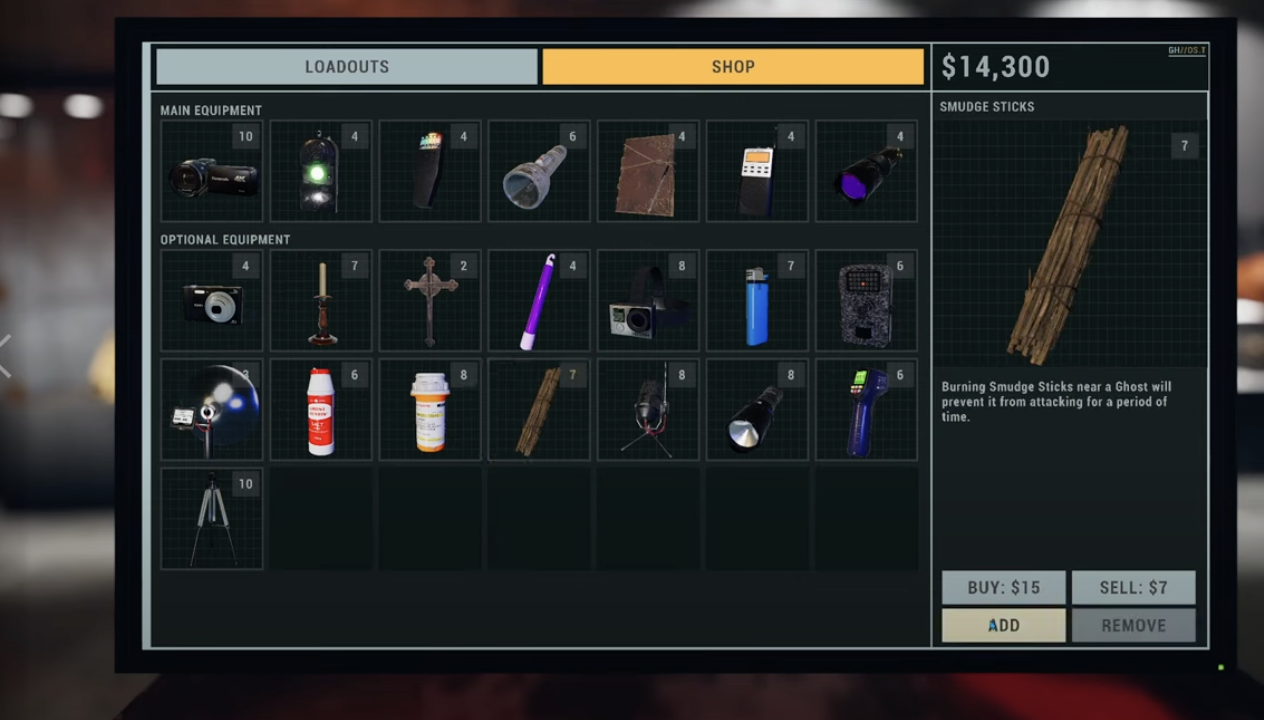Viewport: 1264px width, 720px height.
Task: Add the item to loadout
Action: (x=1003, y=626)
